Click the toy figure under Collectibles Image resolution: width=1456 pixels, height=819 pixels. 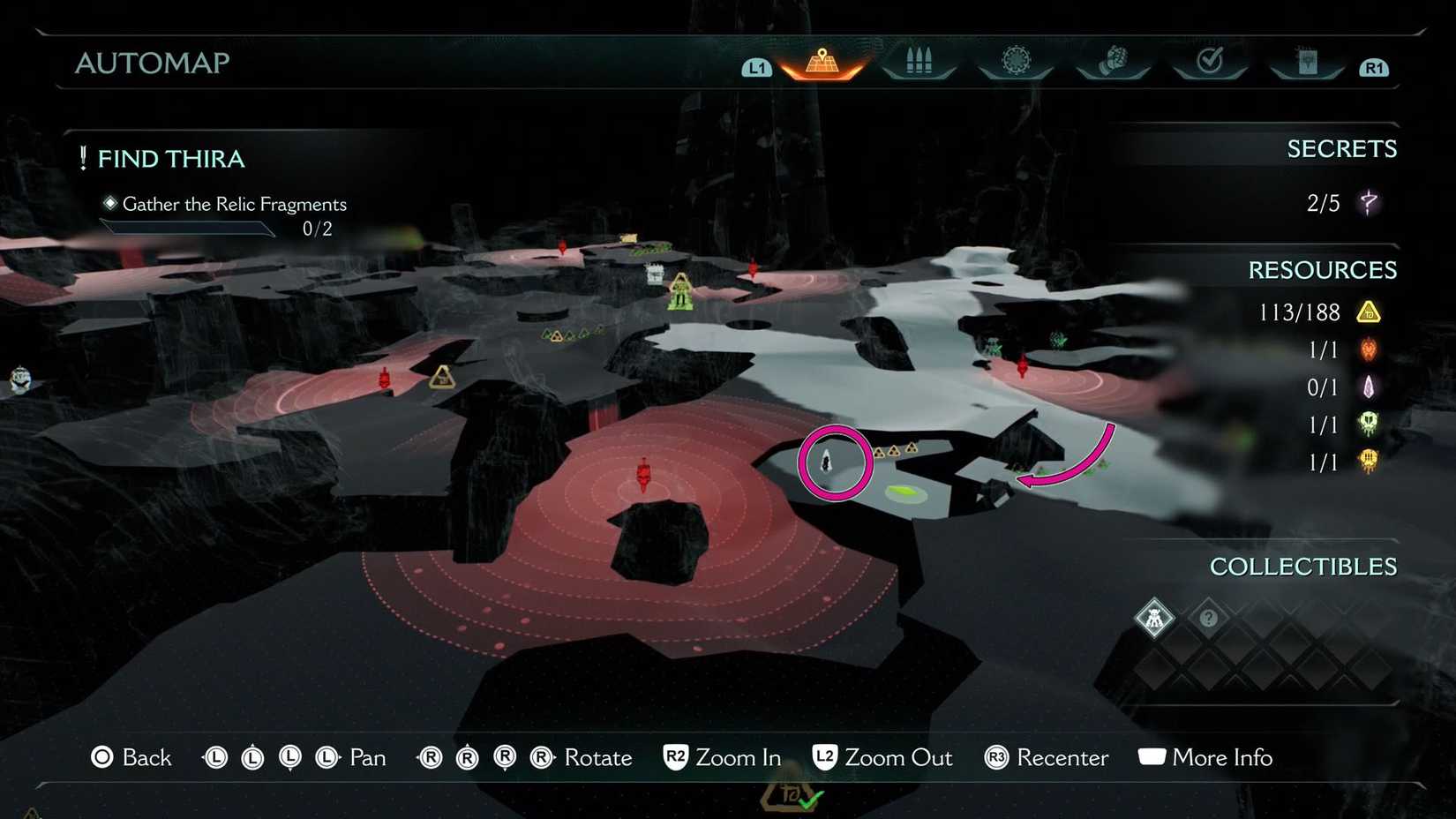click(x=1154, y=618)
